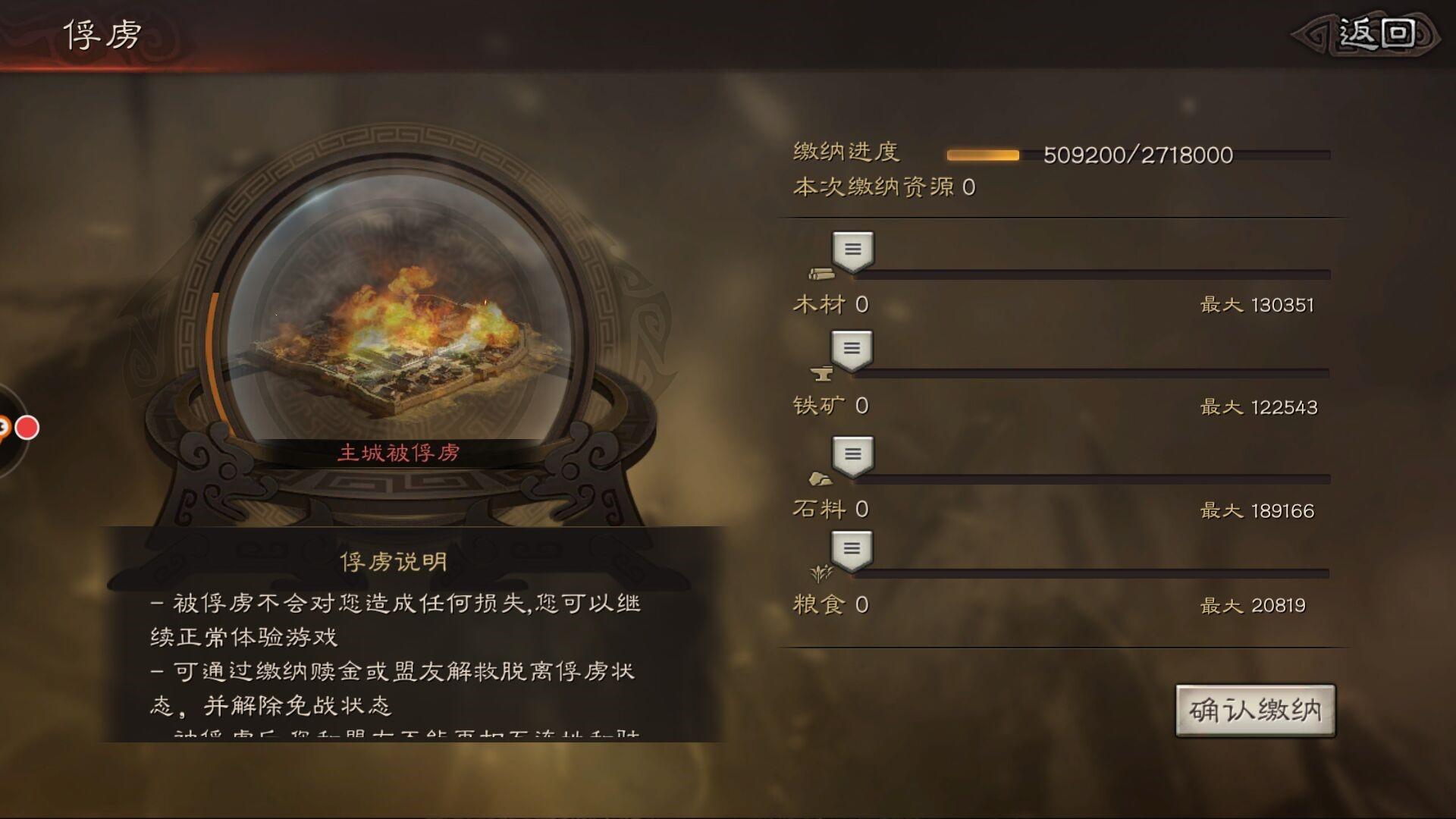Click the wood amount slider track
Viewport: 1456px width, 819px height.
(1100, 275)
